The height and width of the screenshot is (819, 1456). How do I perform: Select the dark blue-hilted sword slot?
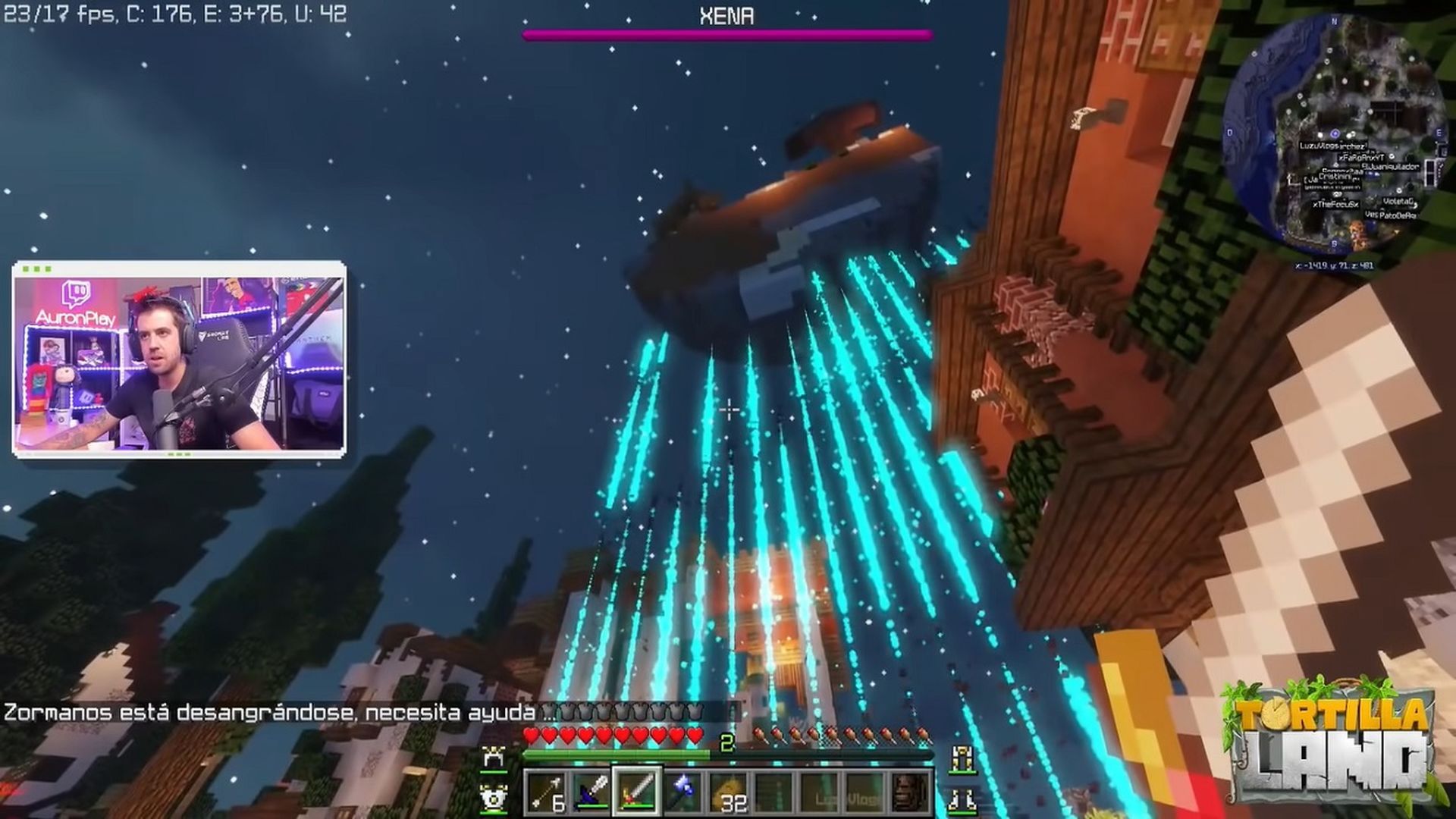point(591,792)
